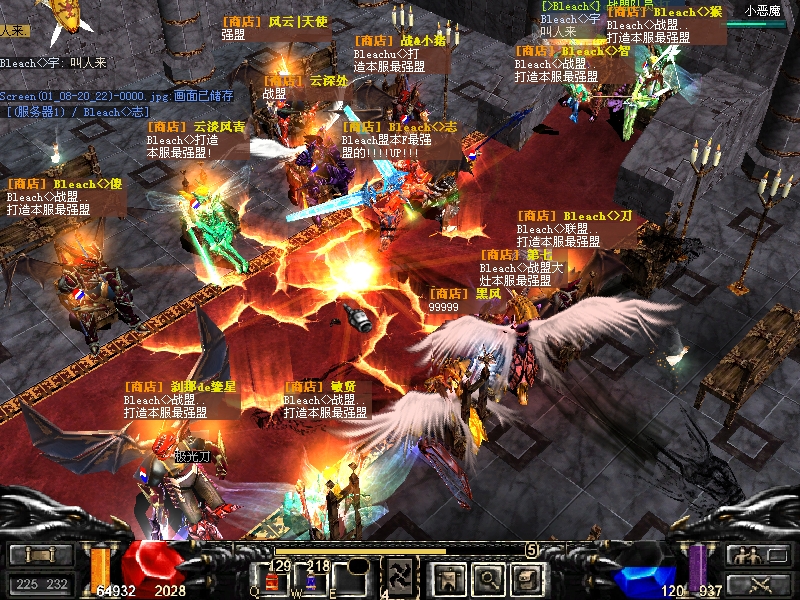Open Bleach◇志 shop label

pos(400,127)
